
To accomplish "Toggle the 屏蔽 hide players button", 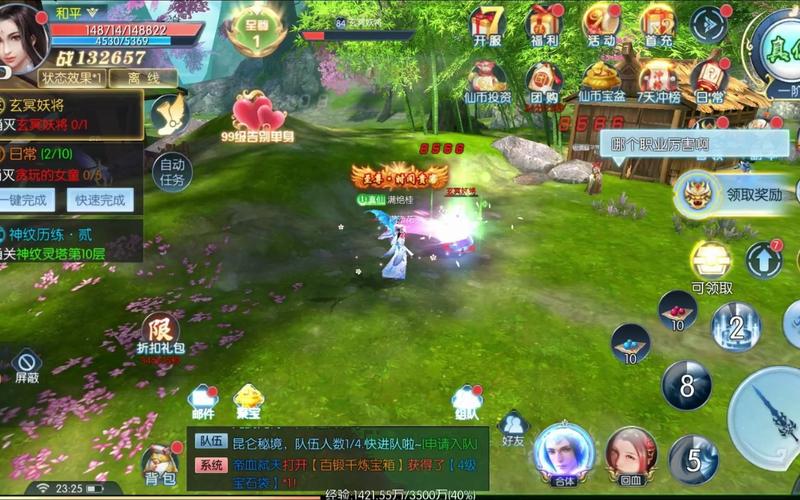I will (26, 365).
